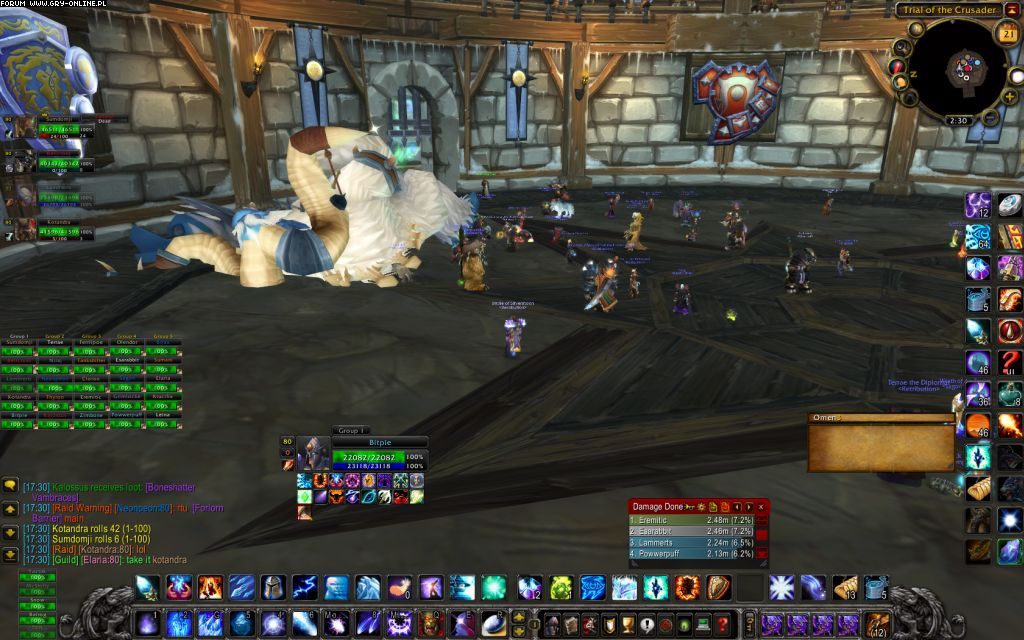This screenshot has width=1024, height=640.
Task: Open the red question mark help button
Action: 722,624
